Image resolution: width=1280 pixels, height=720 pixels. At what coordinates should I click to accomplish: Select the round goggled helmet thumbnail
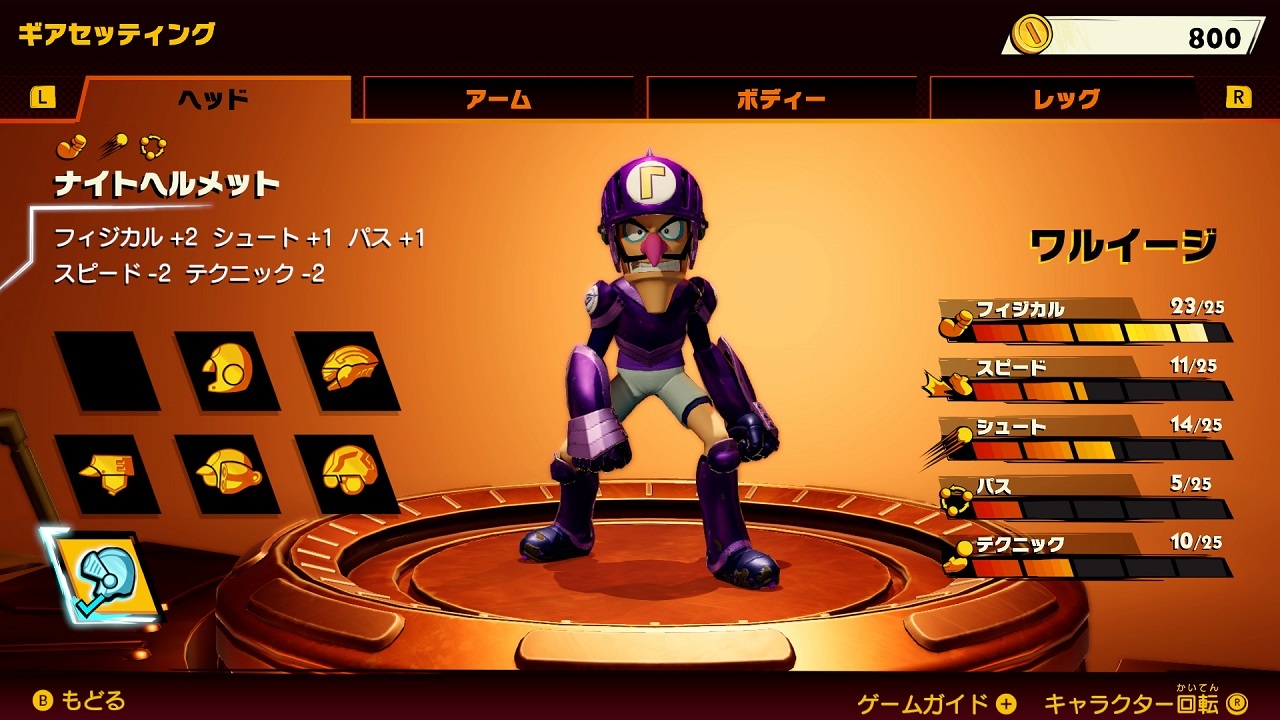[225, 370]
